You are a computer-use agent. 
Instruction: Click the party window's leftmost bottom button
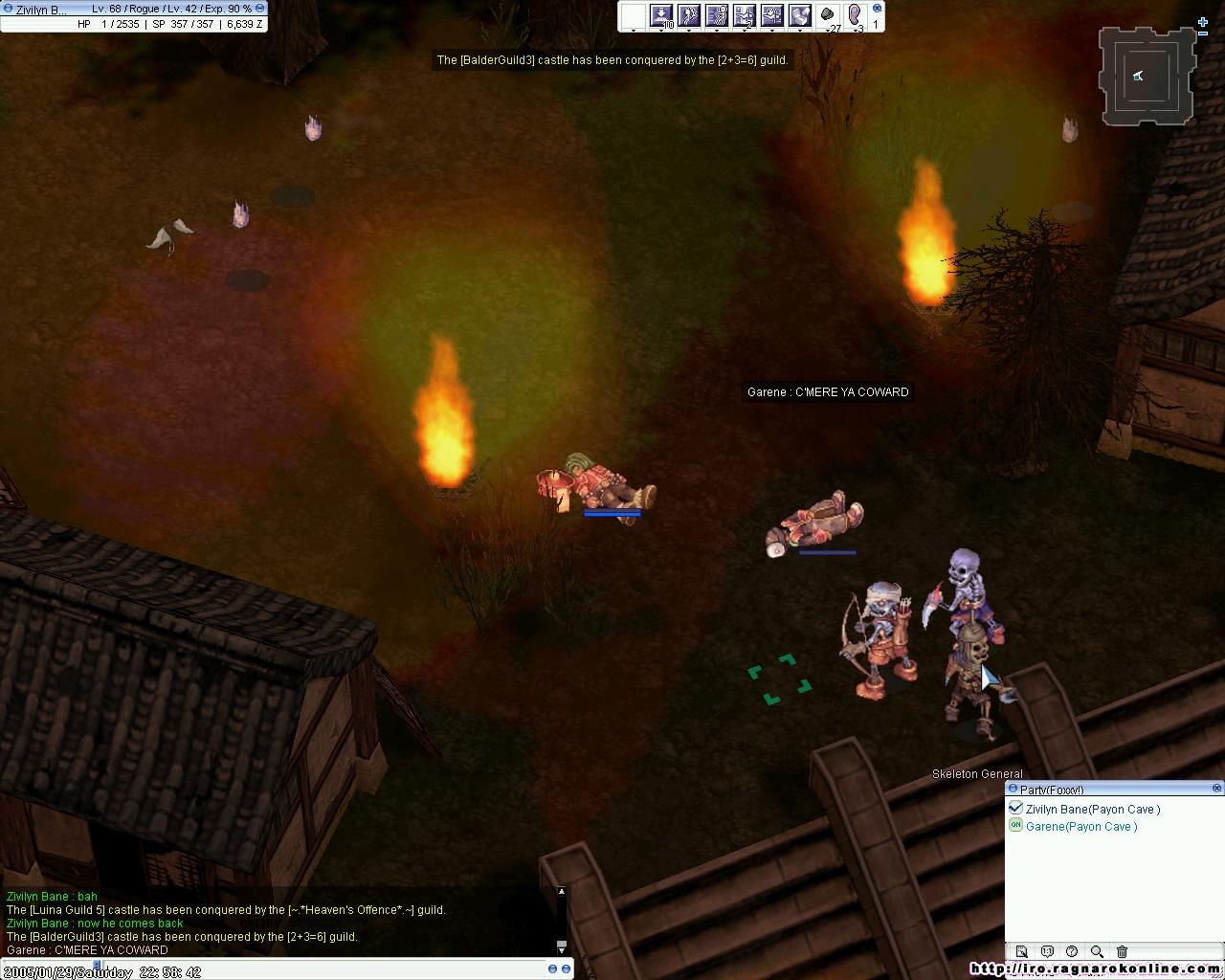tap(1022, 951)
